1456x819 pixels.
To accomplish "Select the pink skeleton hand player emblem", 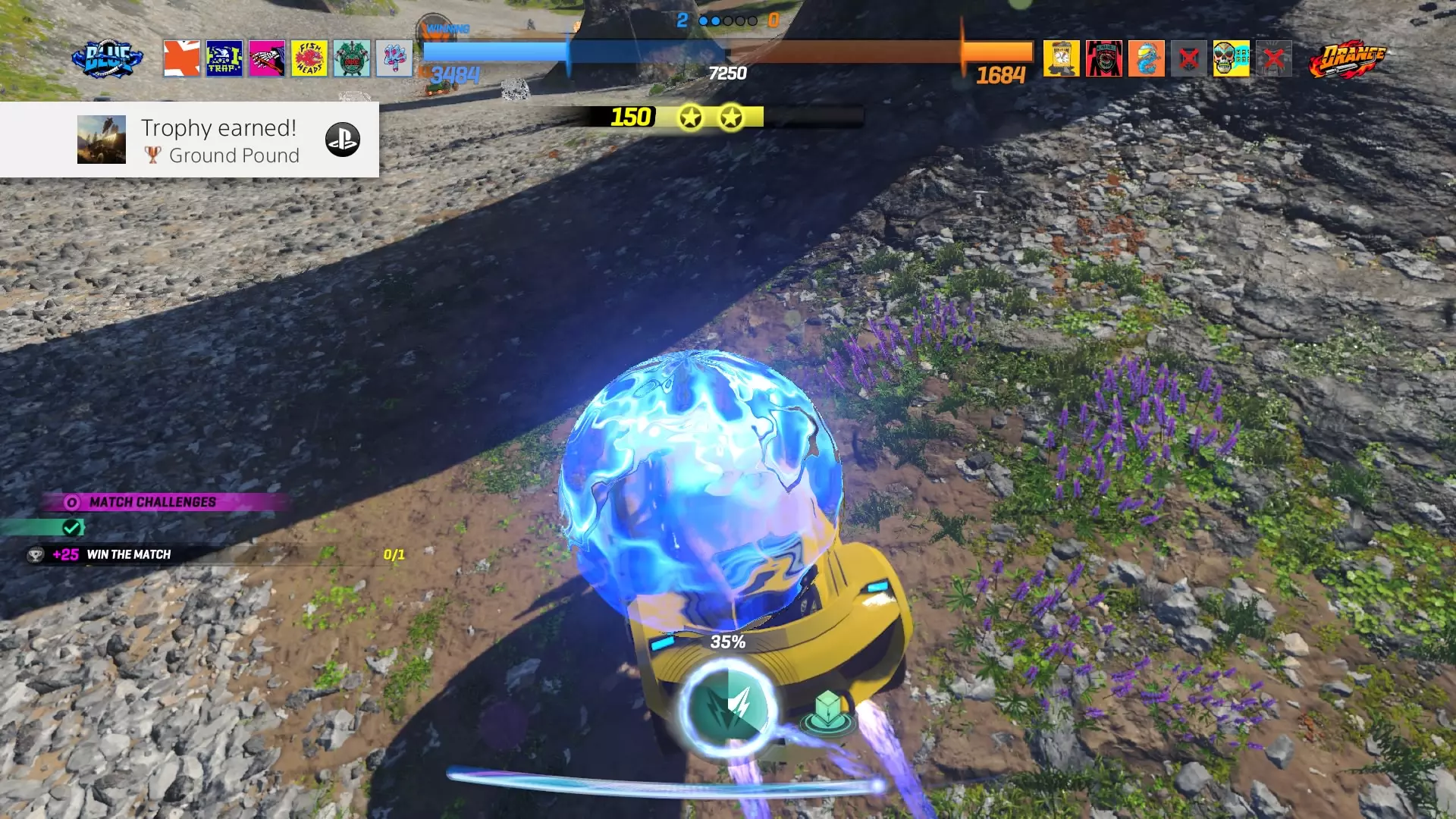I will click(267, 58).
